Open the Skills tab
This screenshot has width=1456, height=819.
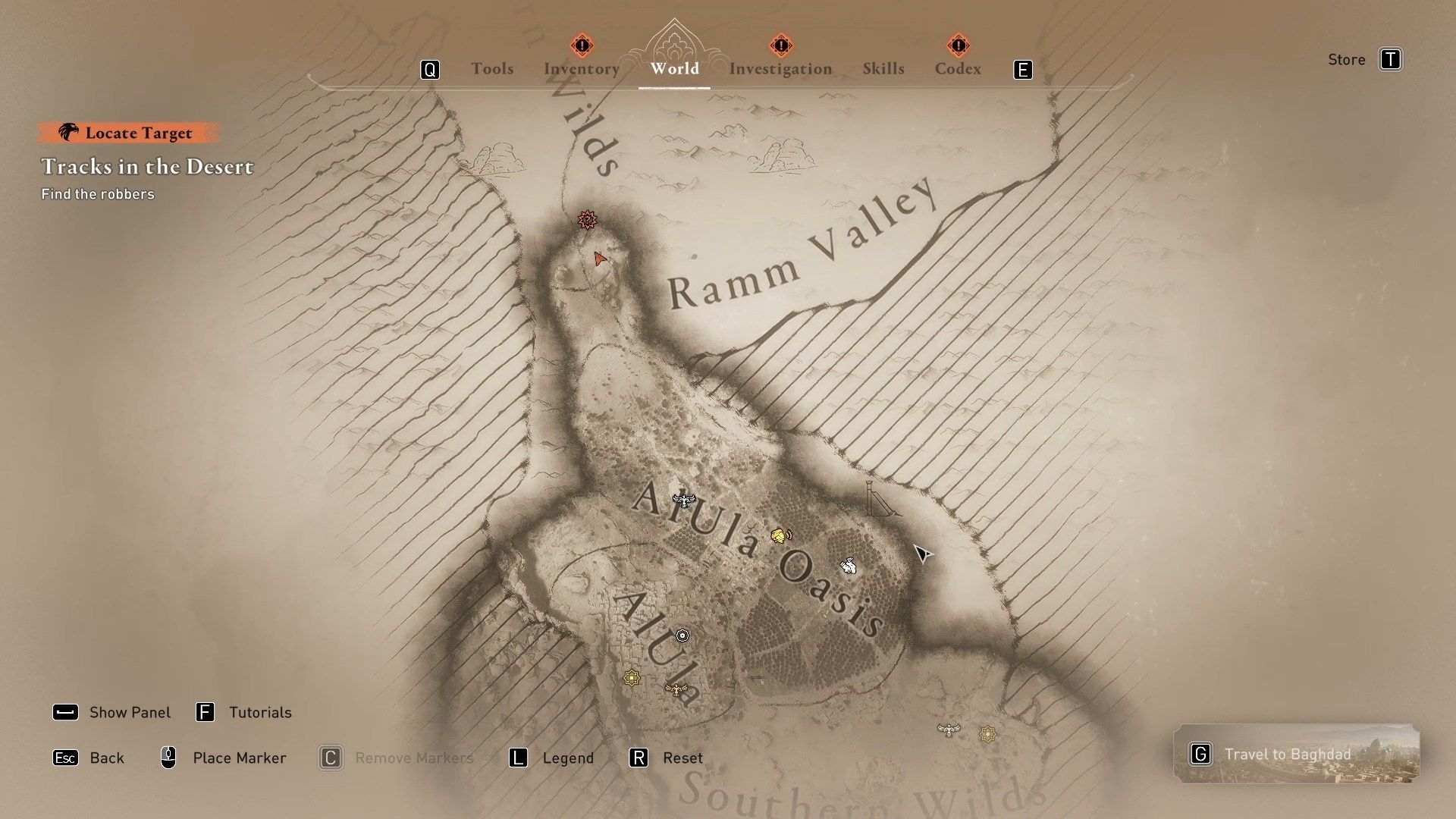click(x=883, y=68)
